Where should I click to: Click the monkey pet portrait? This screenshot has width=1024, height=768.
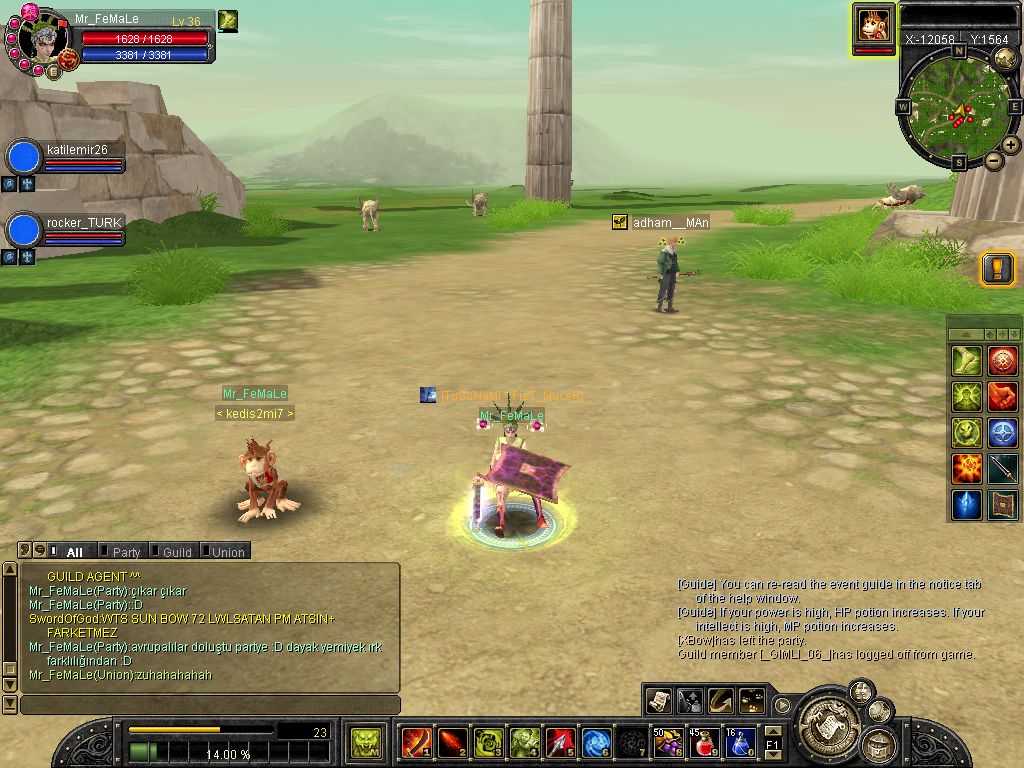click(873, 26)
